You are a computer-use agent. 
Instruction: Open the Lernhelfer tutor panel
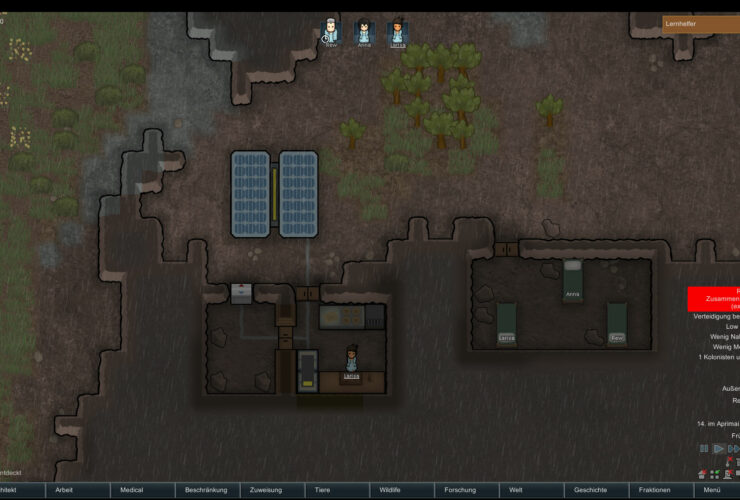coord(700,23)
